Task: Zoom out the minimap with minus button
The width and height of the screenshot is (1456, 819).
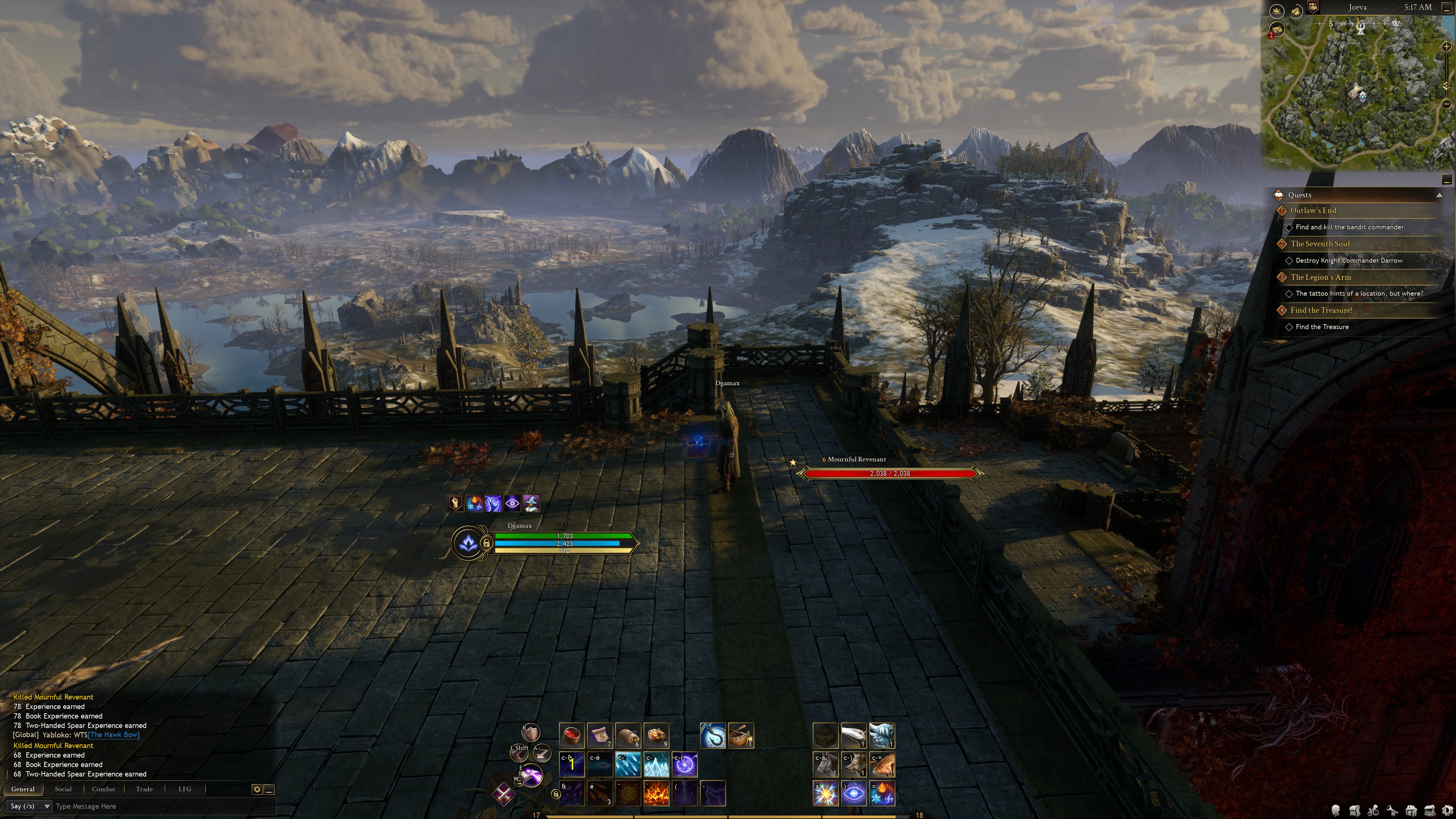Action: (1447, 104)
